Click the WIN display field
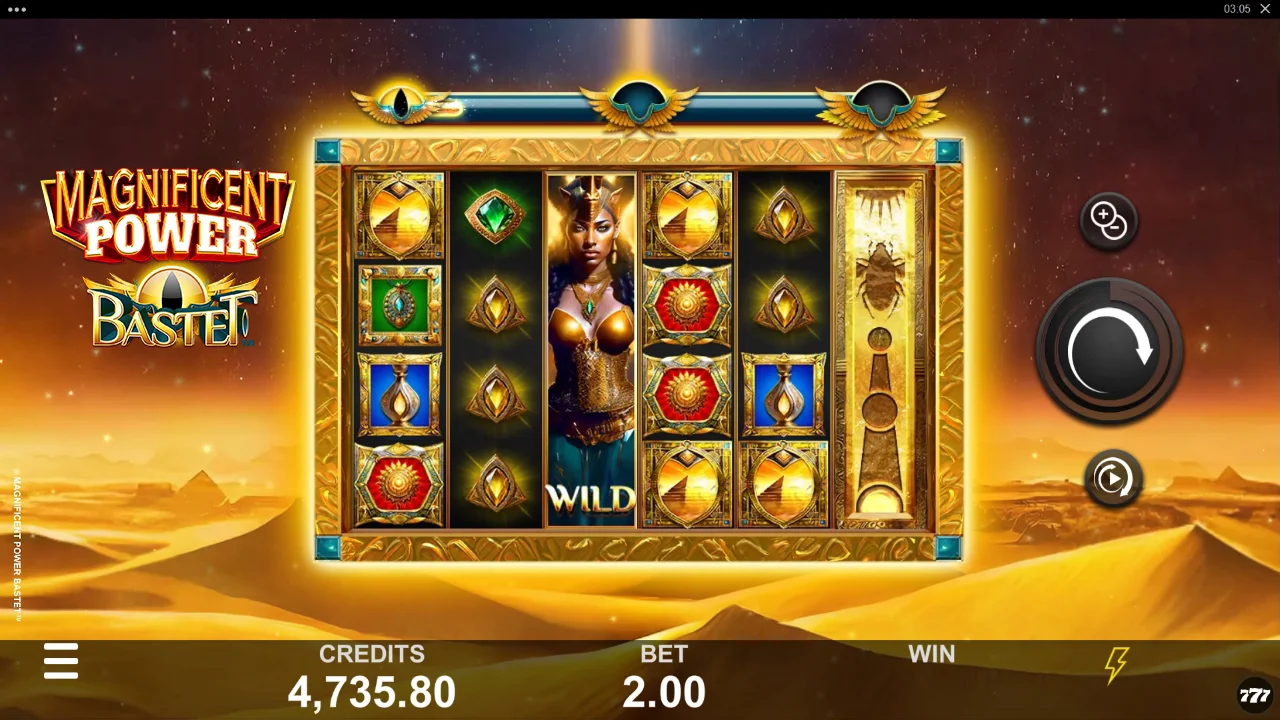This screenshot has height=720, width=1280. [x=931, y=670]
